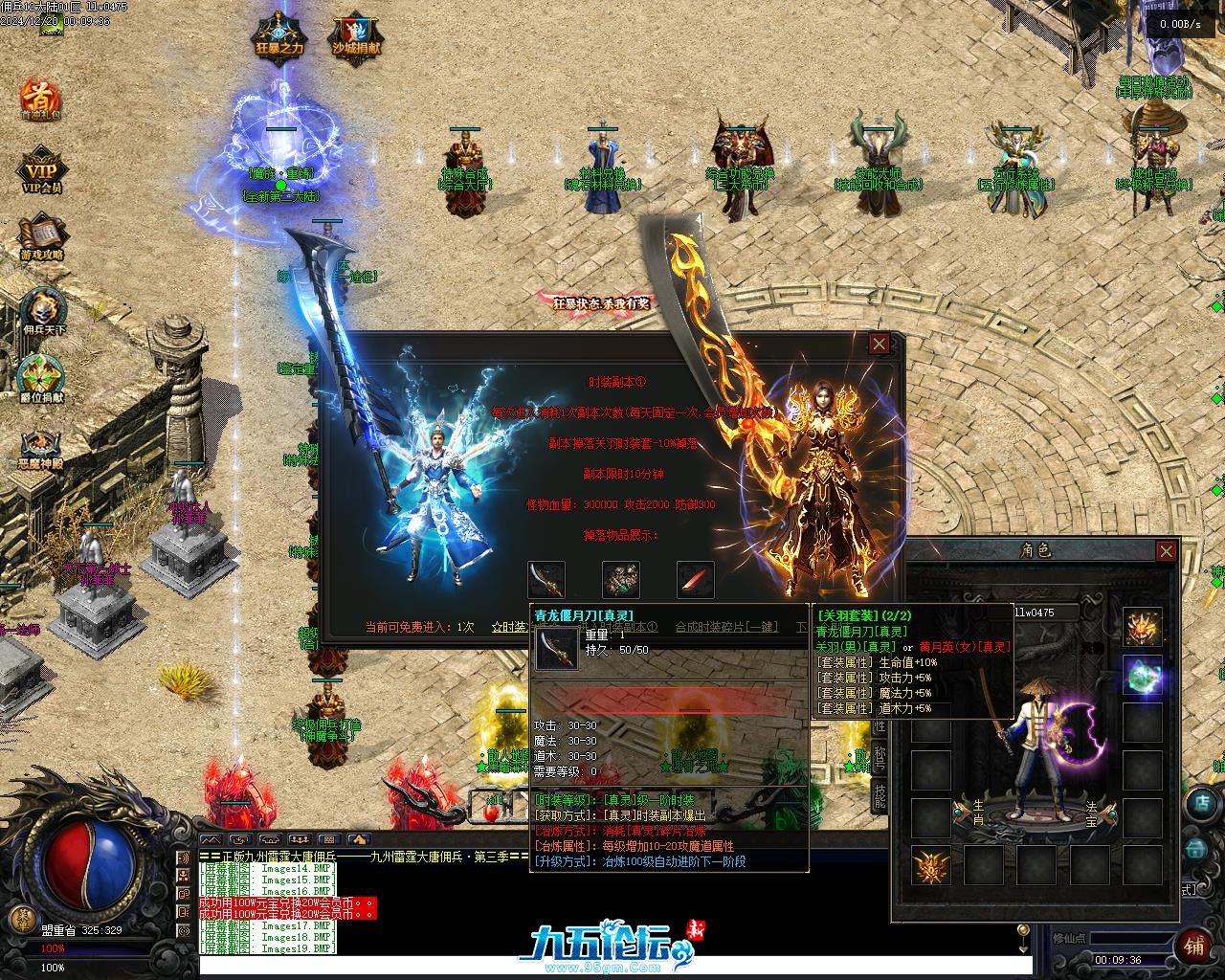Click the 合成时装碎片[一键] link
This screenshot has height=980, width=1225.
click(x=726, y=627)
